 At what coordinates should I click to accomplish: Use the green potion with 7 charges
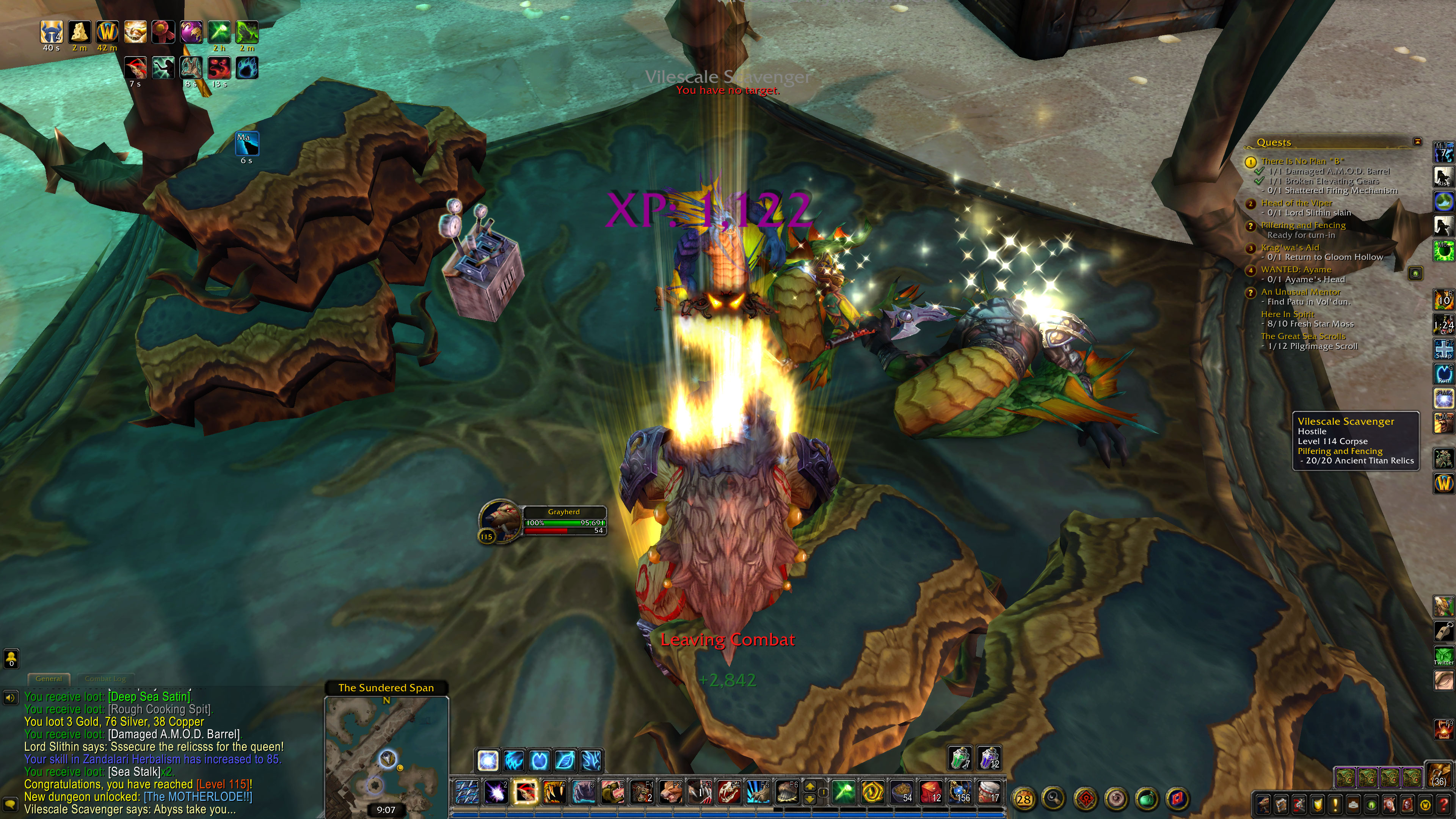pyautogui.click(x=960, y=758)
